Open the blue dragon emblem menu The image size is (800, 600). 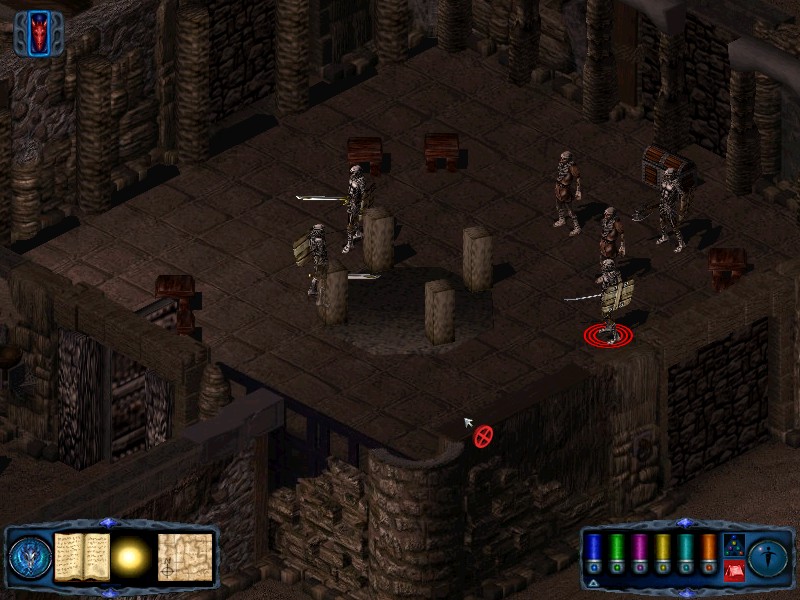29,557
